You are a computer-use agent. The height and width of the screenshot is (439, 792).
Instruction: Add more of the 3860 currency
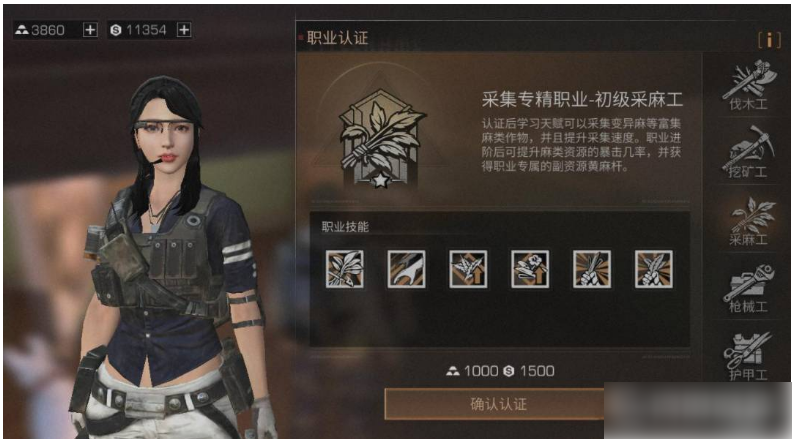click(90, 30)
